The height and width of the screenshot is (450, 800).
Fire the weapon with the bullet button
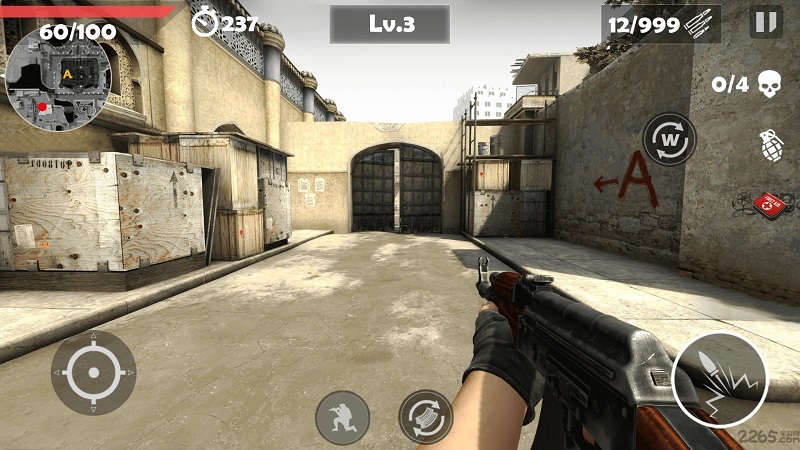pyautogui.click(x=719, y=379)
